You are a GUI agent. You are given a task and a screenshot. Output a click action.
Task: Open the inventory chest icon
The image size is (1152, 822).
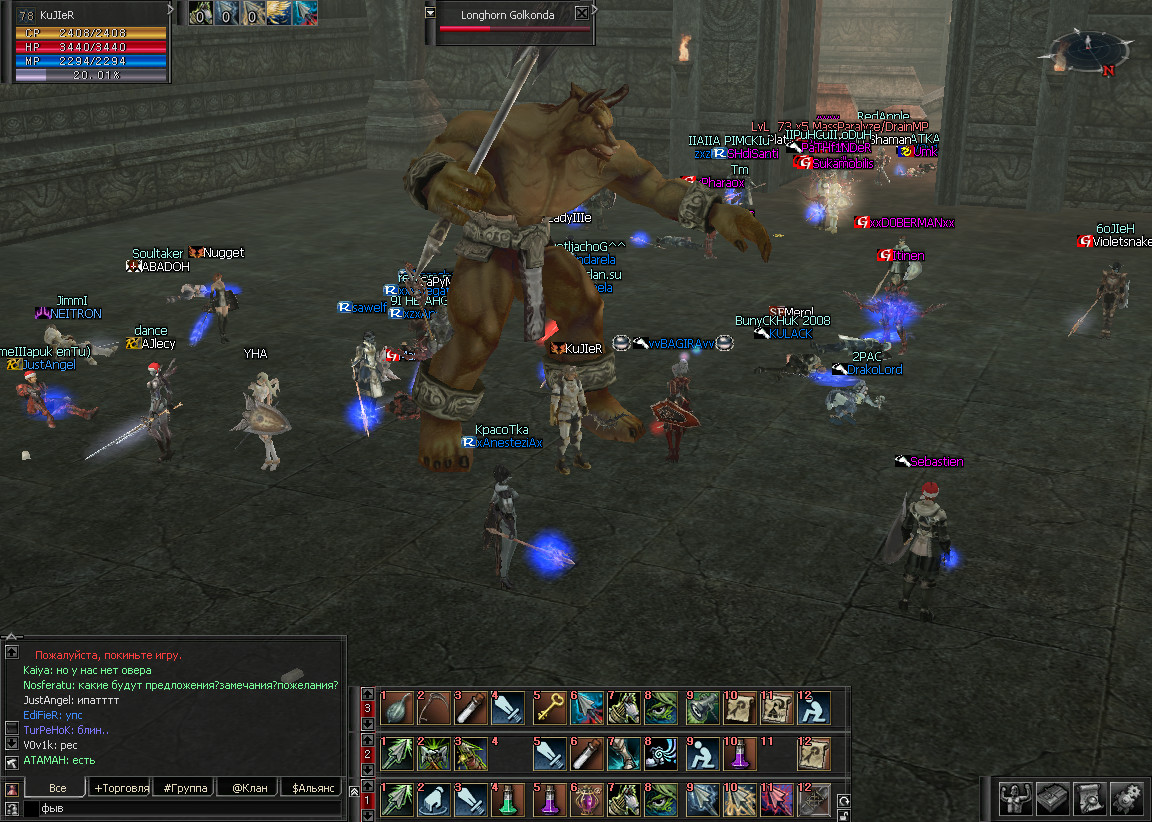(1052, 796)
